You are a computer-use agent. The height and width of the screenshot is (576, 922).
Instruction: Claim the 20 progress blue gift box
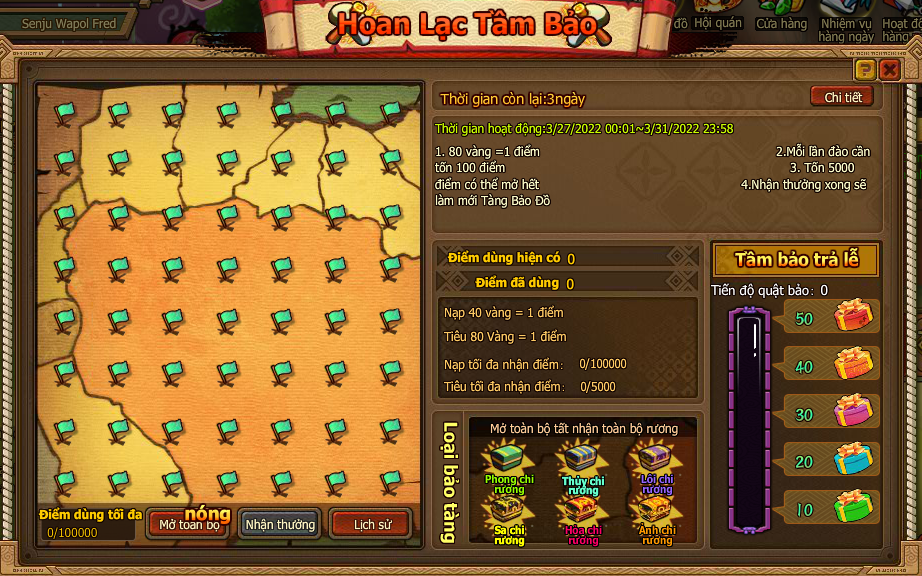pos(853,459)
